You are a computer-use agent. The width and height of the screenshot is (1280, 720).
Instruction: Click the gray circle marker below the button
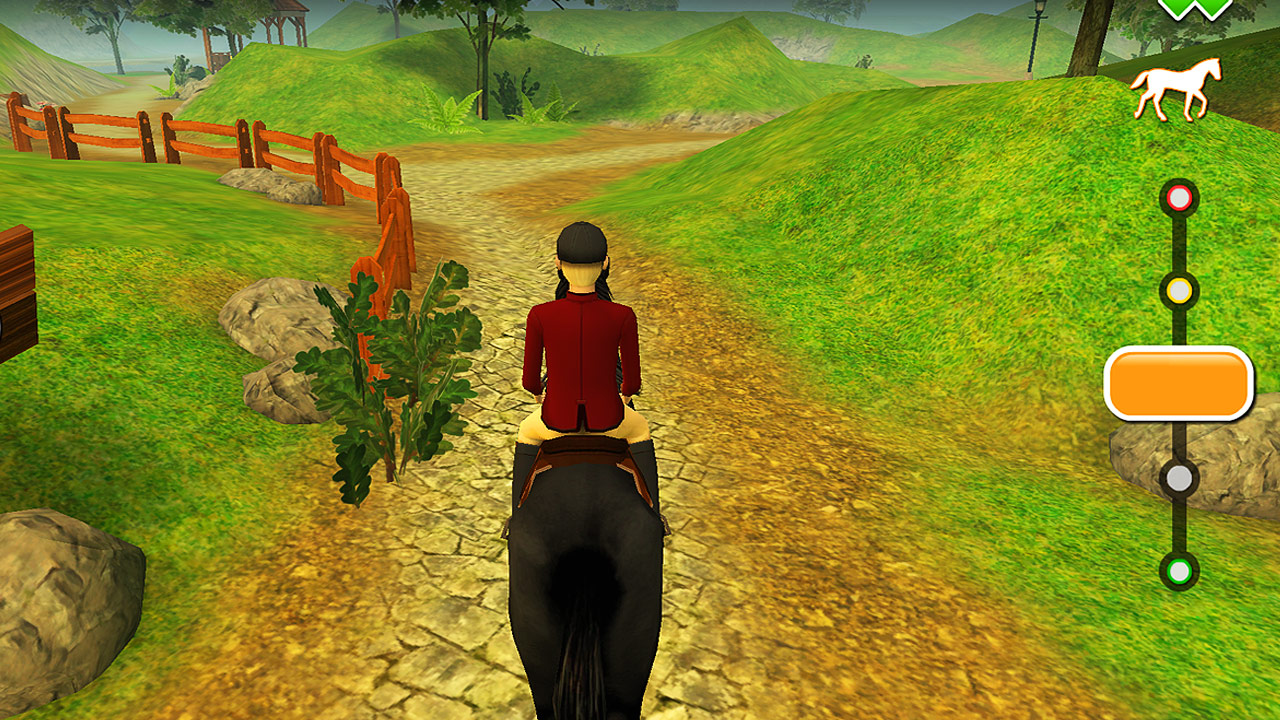pos(1178,477)
